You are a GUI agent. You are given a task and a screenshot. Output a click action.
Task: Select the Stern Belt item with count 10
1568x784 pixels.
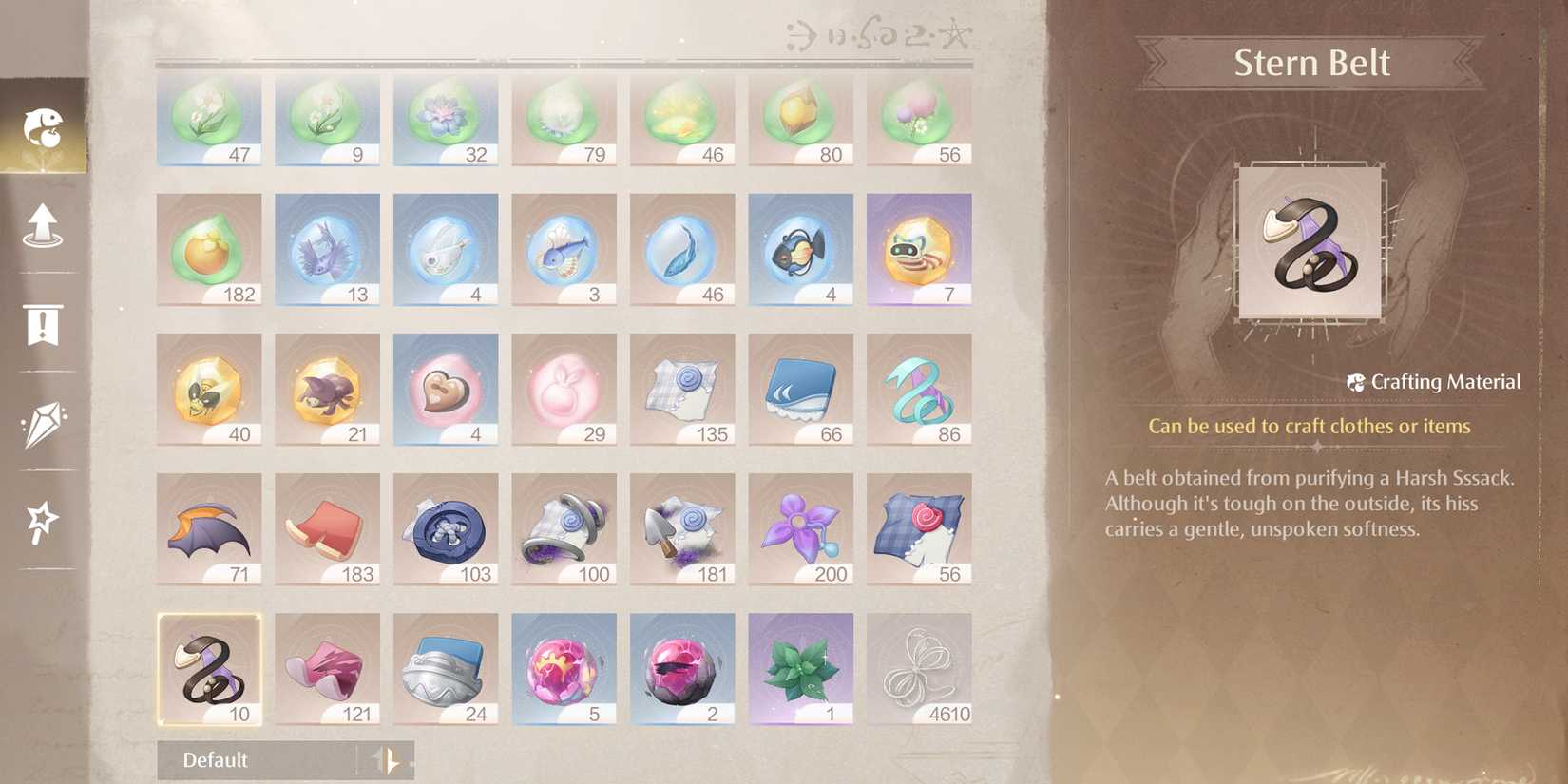click(208, 666)
